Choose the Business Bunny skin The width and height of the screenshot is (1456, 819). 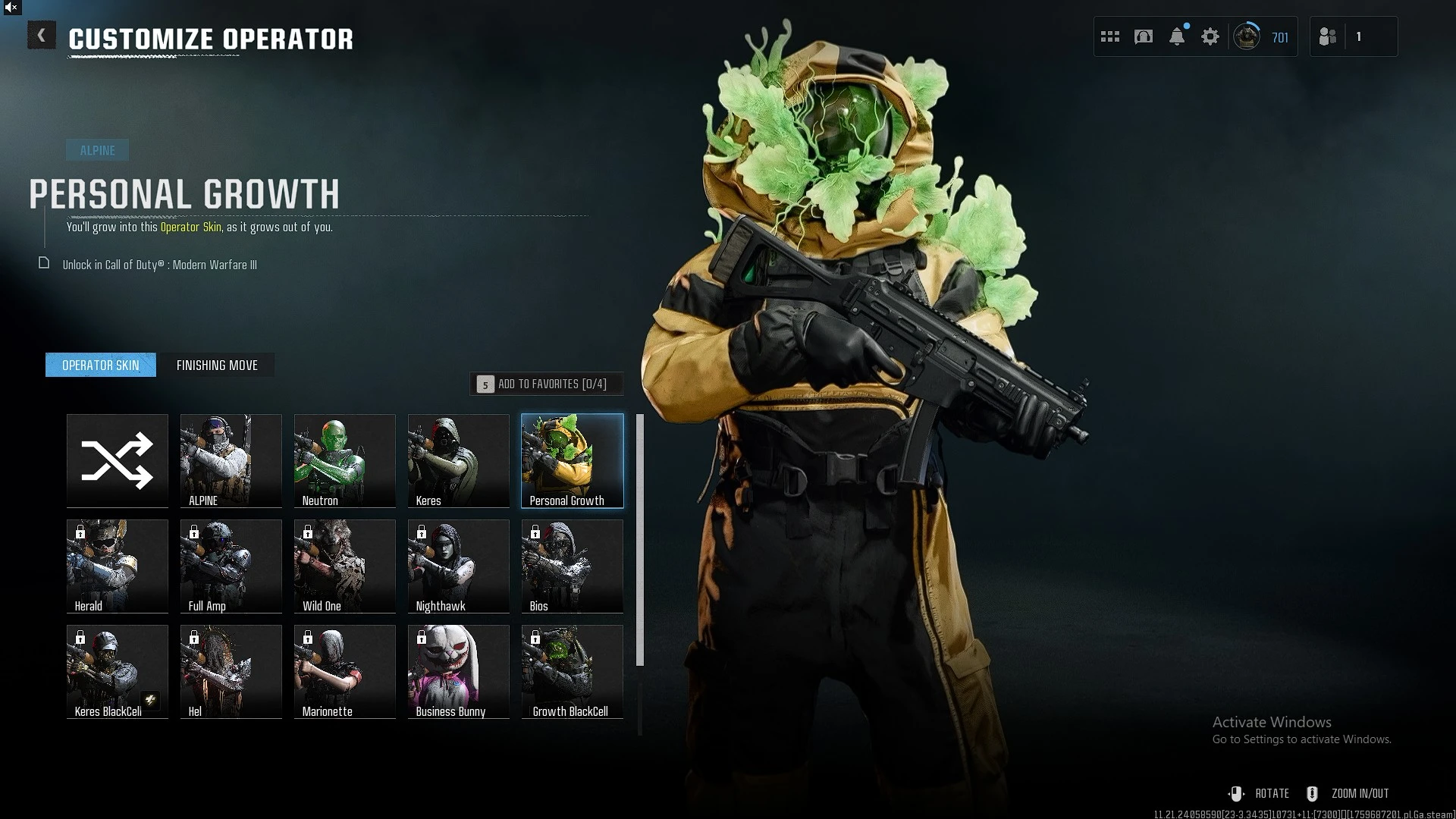click(x=459, y=671)
